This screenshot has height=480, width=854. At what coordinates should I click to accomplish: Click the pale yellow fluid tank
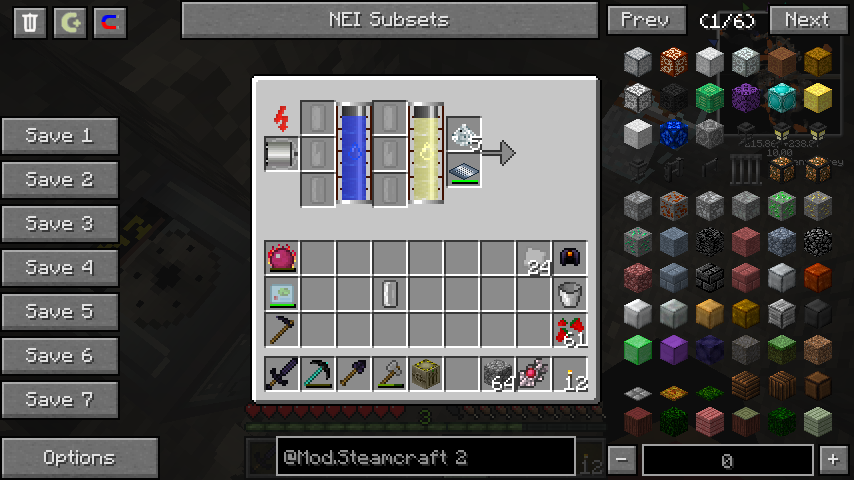(x=427, y=153)
